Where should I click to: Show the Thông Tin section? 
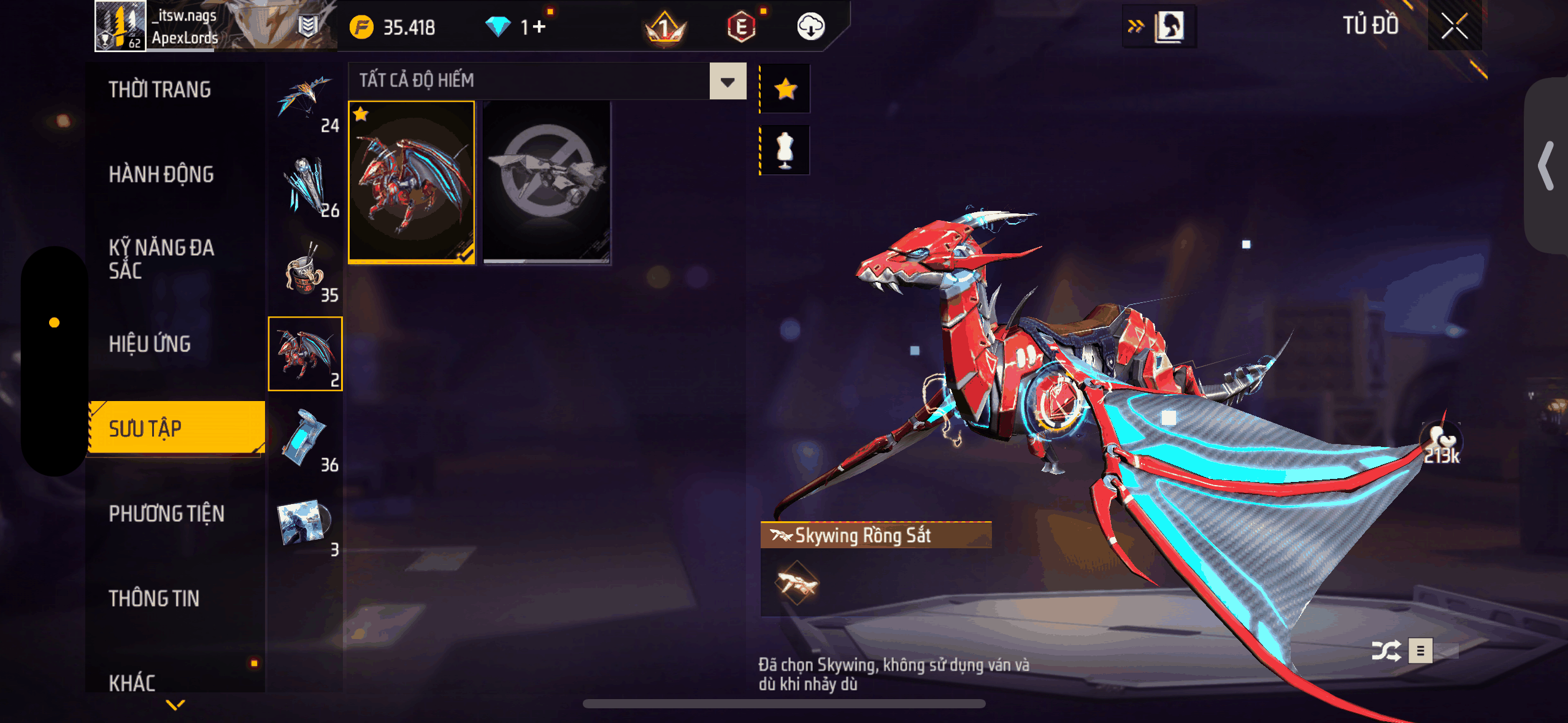coord(154,598)
